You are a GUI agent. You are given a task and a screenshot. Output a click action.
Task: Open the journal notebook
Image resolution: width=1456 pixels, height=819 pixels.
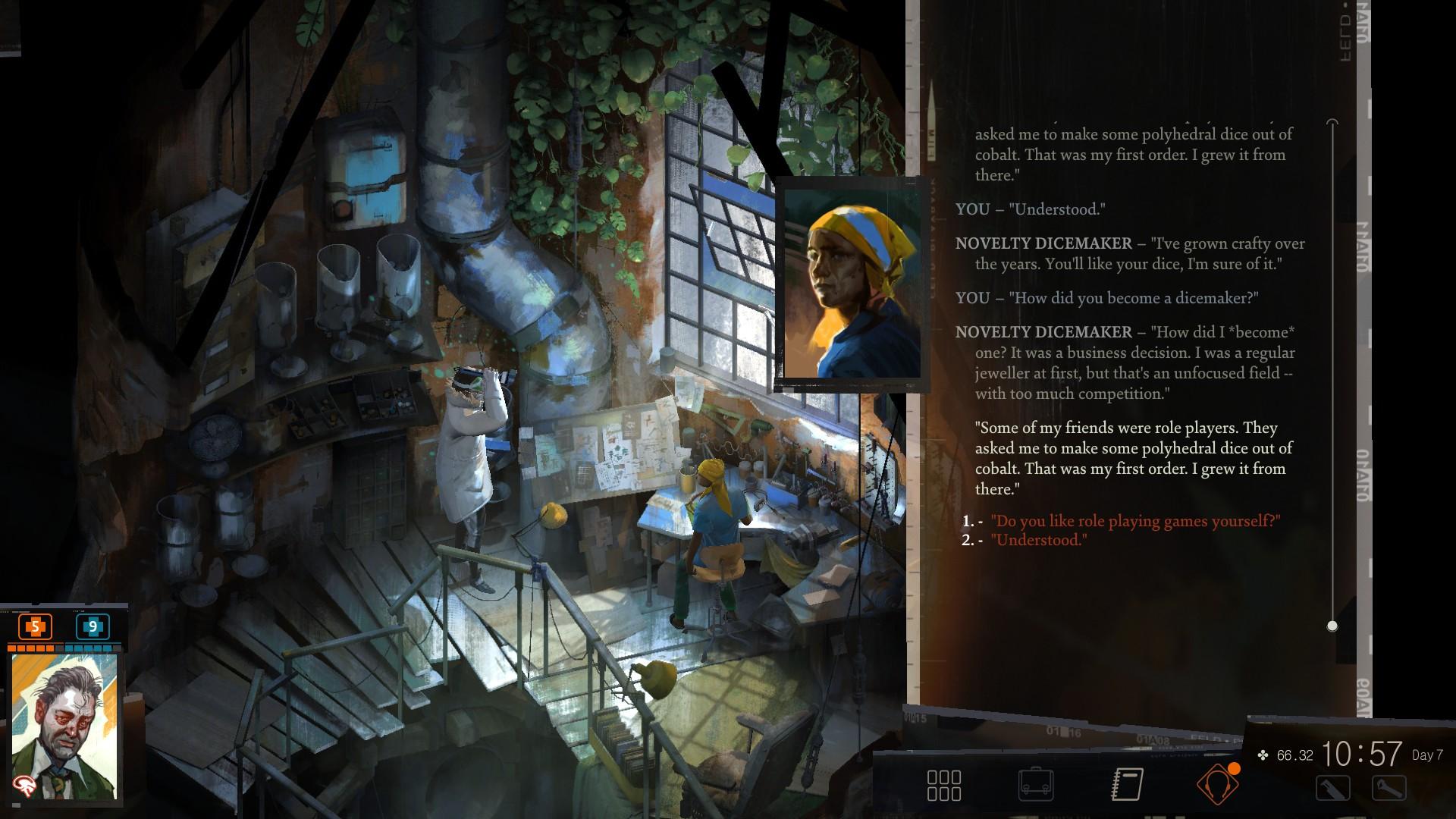(x=1127, y=785)
